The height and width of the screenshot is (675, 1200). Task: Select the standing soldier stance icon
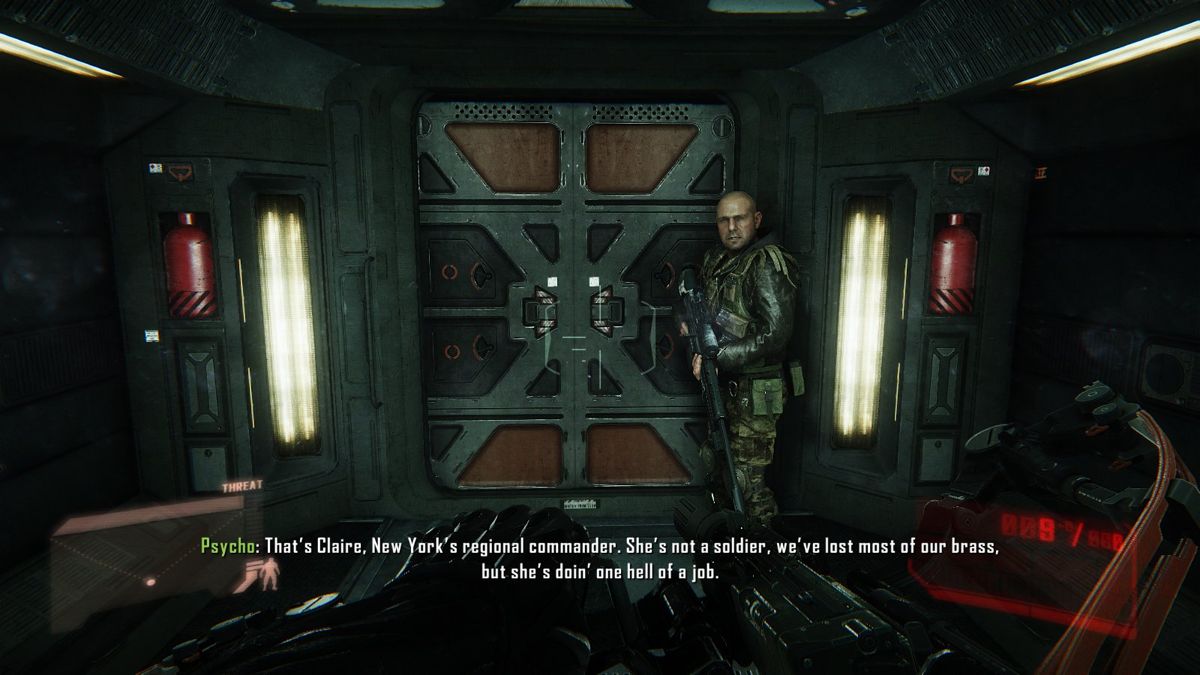[x=269, y=576]
